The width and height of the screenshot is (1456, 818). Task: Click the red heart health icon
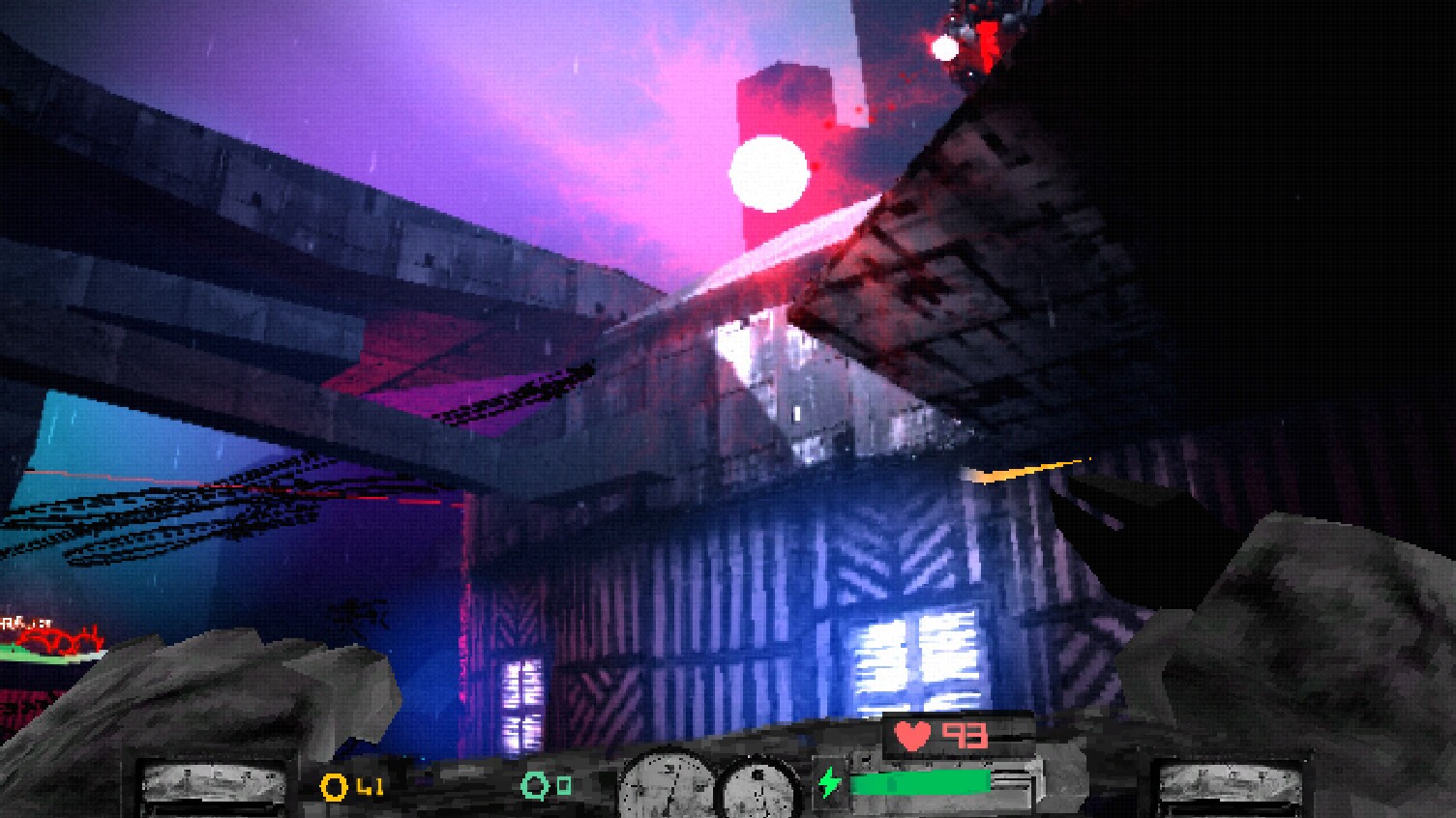pos(912,735)
